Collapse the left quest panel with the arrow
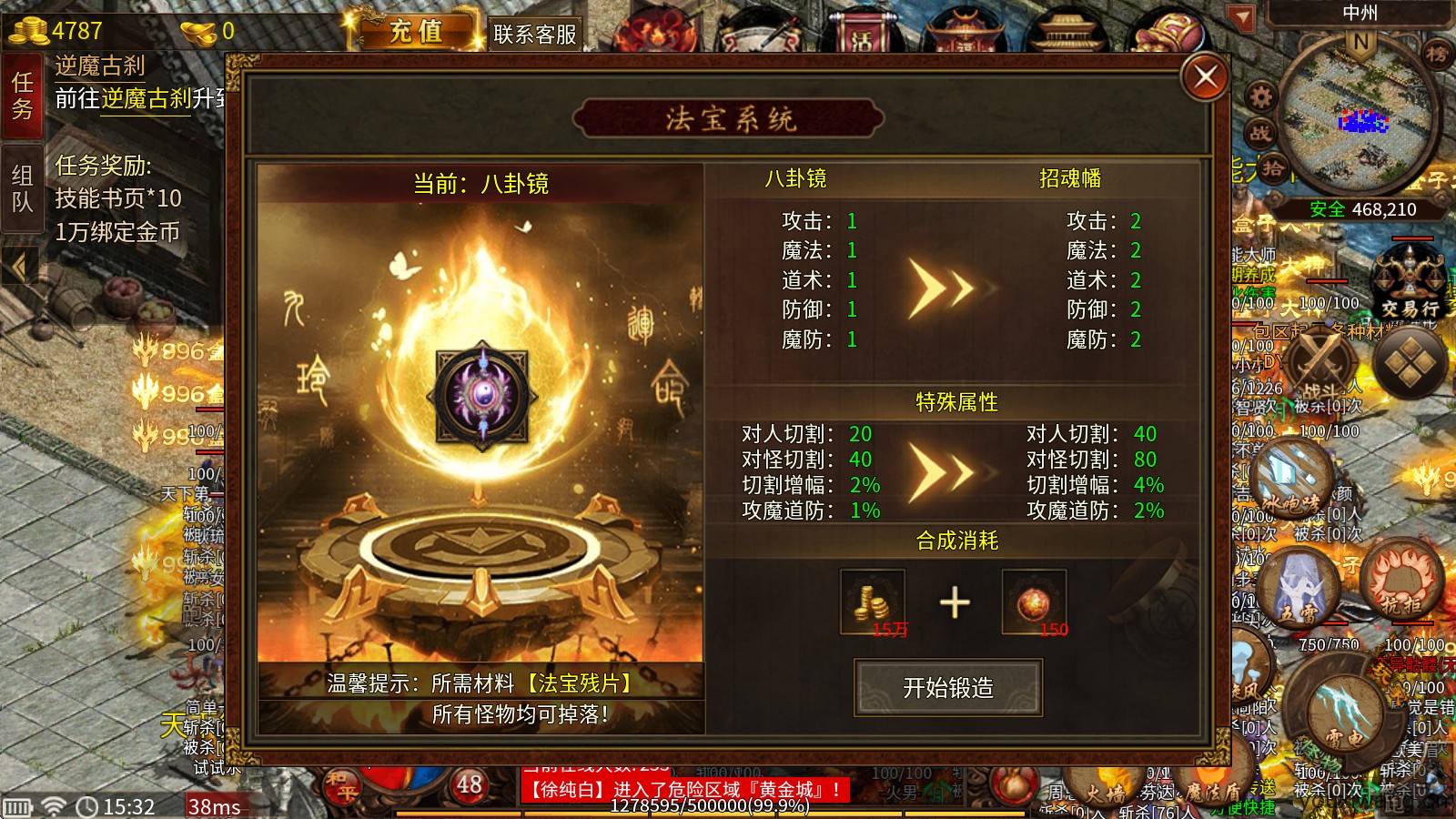 18,266
